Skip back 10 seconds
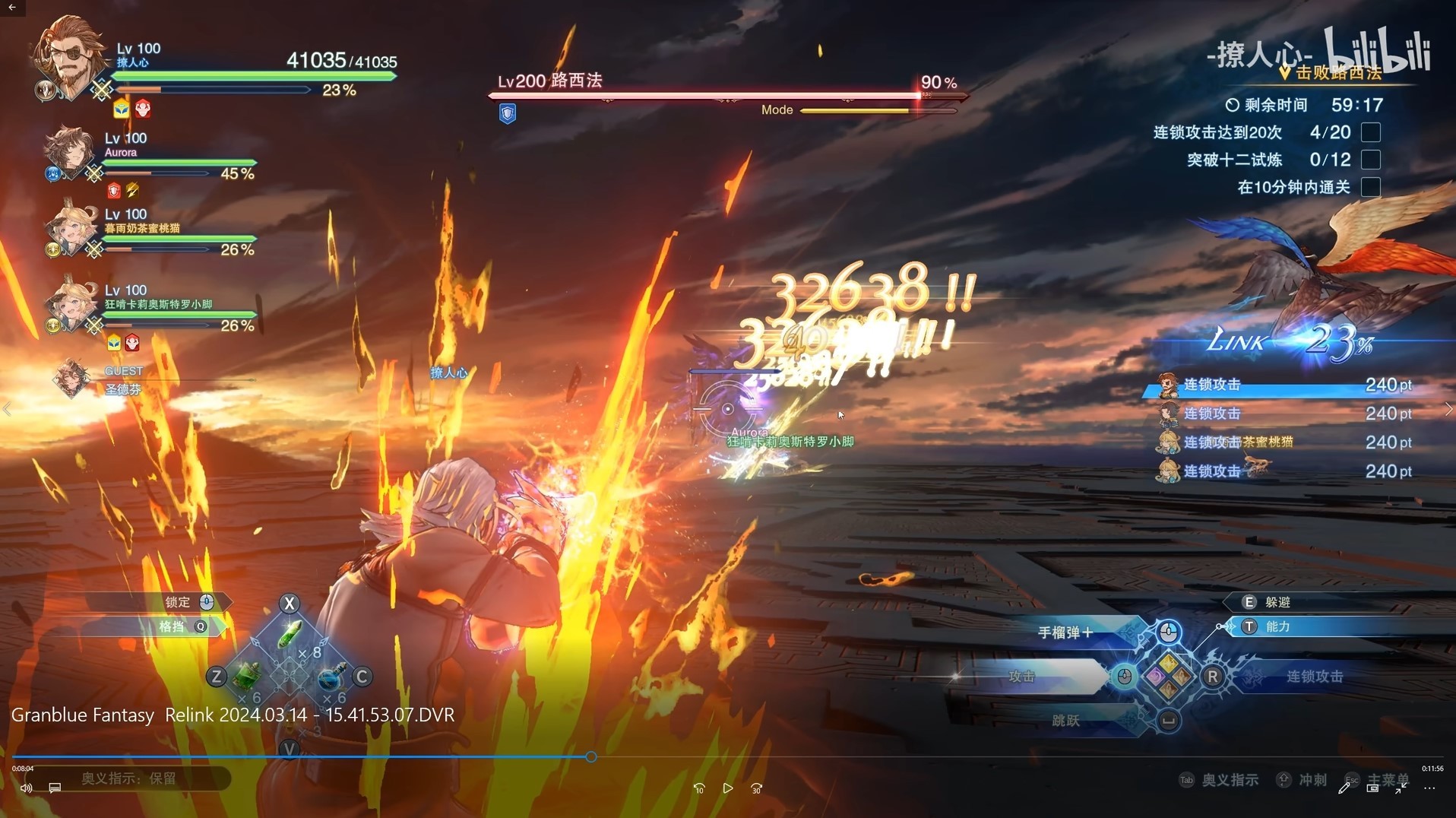Viewport: 1456px width, 818px height. (699, 788)
